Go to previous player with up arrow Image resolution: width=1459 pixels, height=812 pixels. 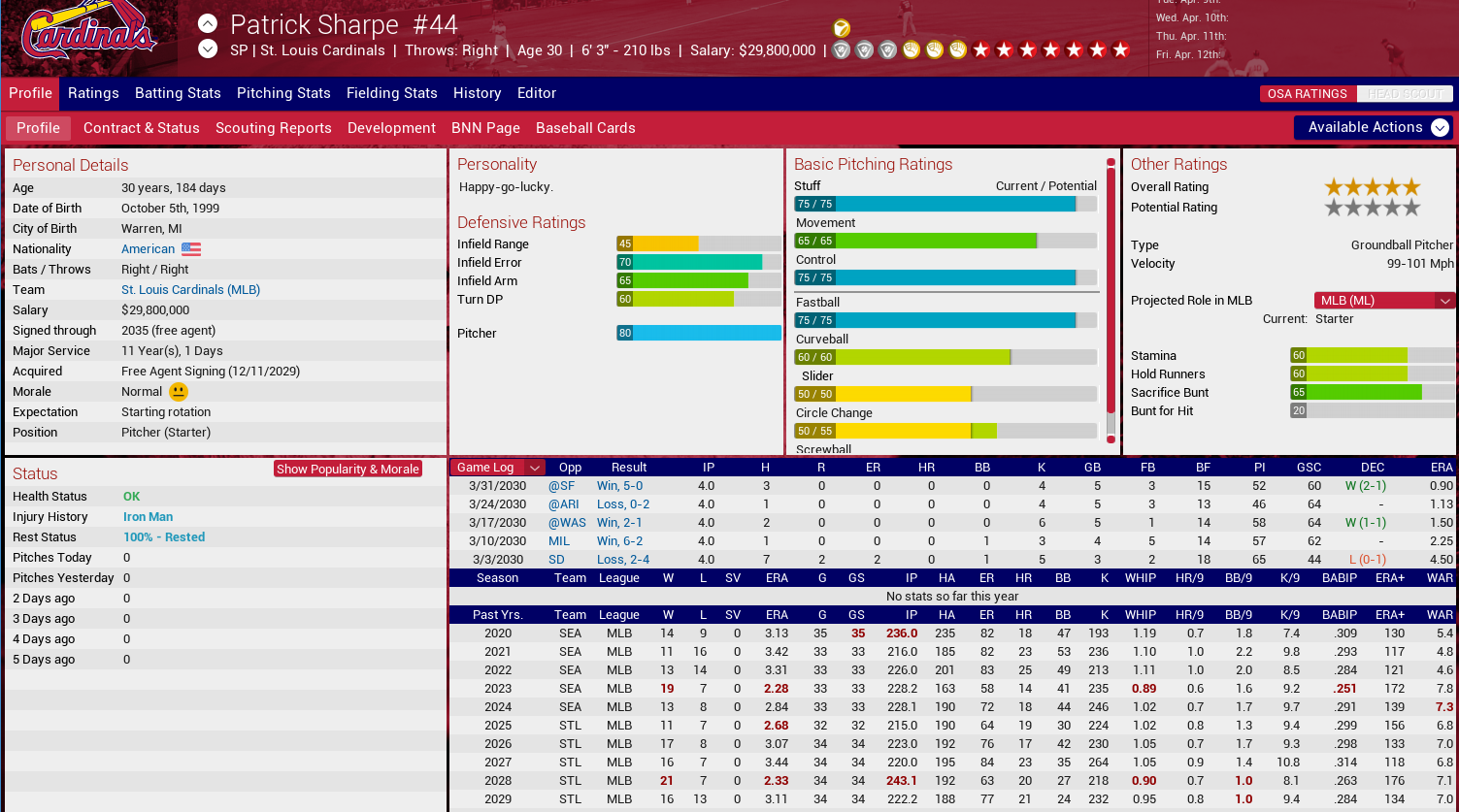pos(208,23)
